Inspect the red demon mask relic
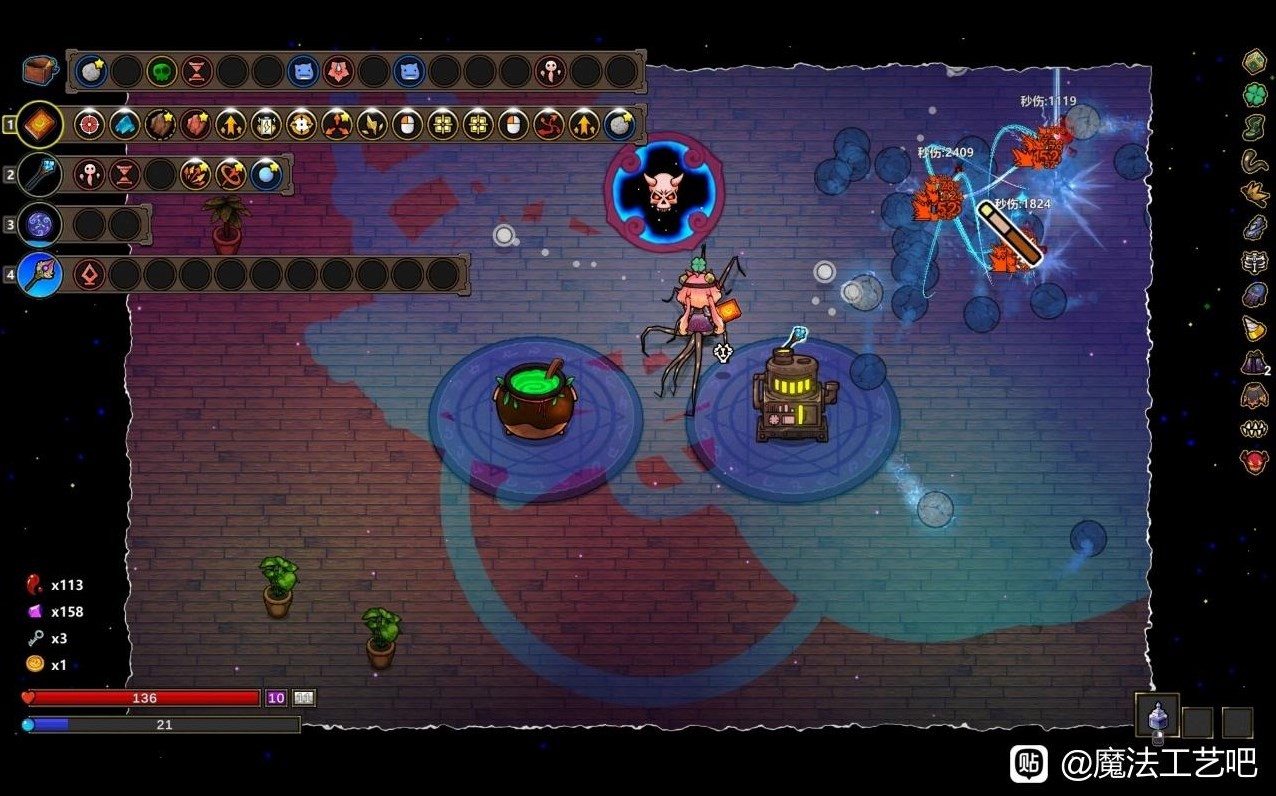Screen dimensions: 1276x796 (x=1255, y=462)
